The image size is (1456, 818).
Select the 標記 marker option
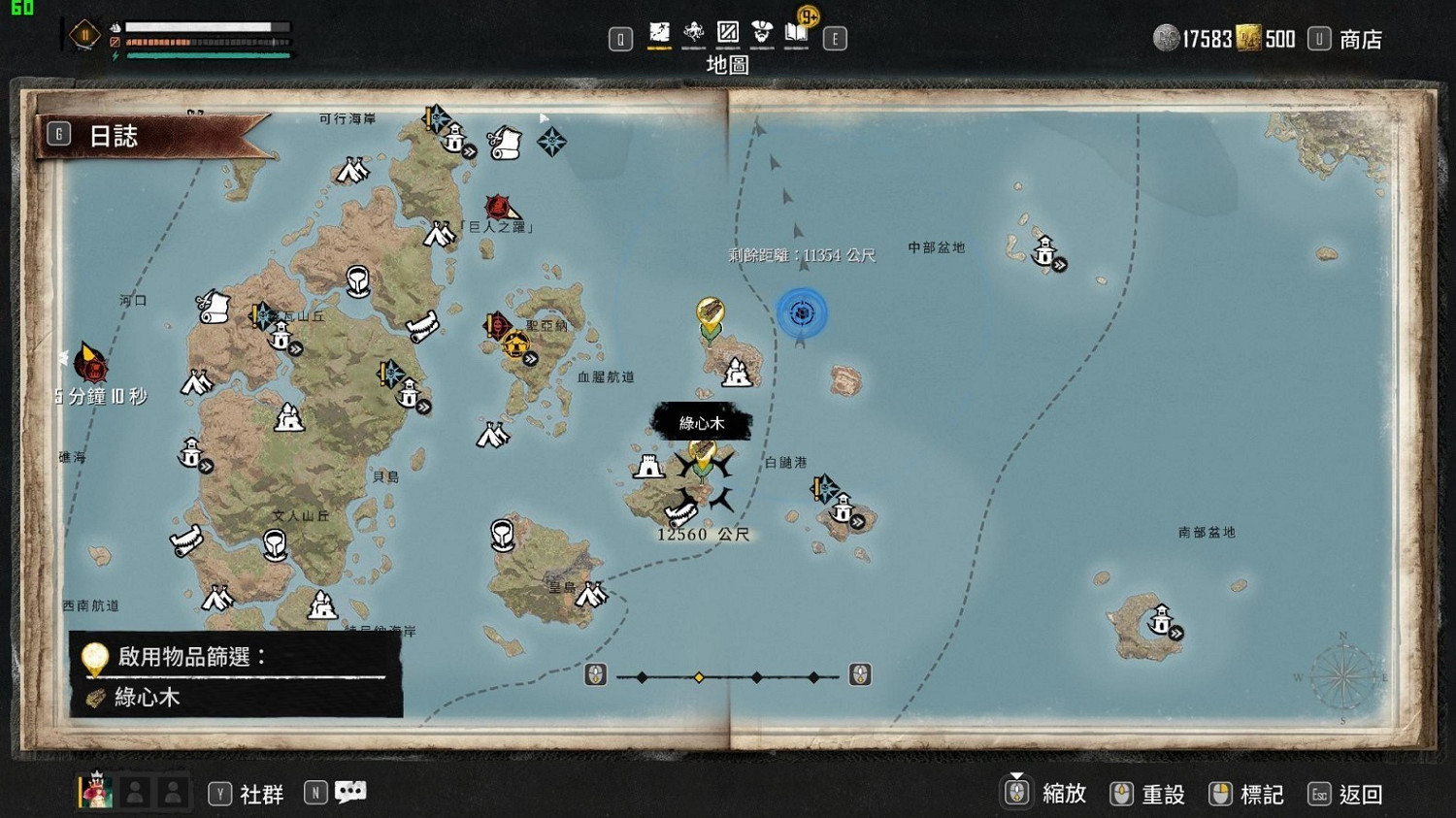click(x=1261, y=795)
